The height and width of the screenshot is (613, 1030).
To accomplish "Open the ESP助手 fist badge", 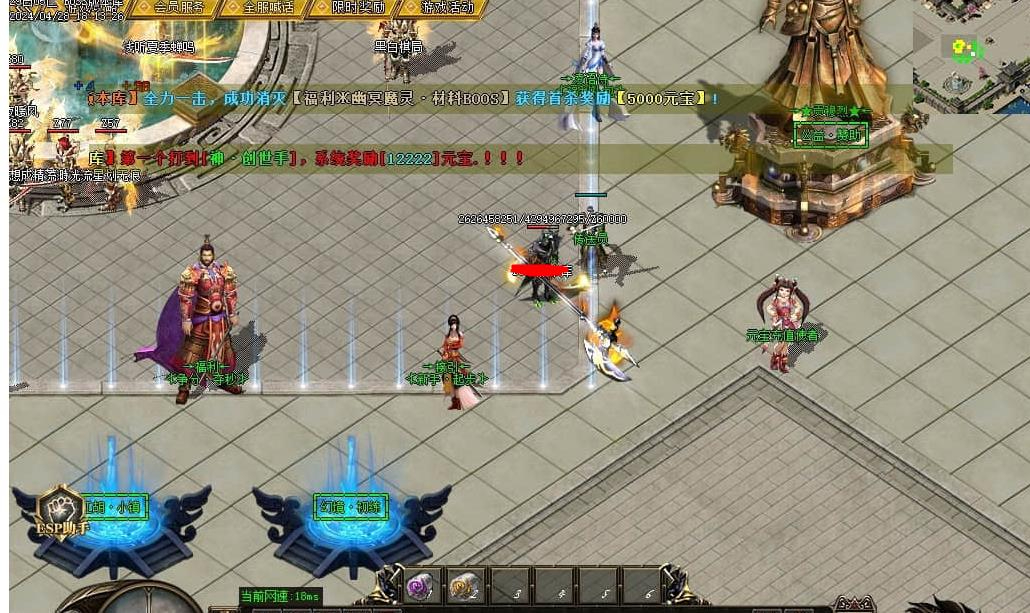I will pyautogui.click(x=60, y=510).
